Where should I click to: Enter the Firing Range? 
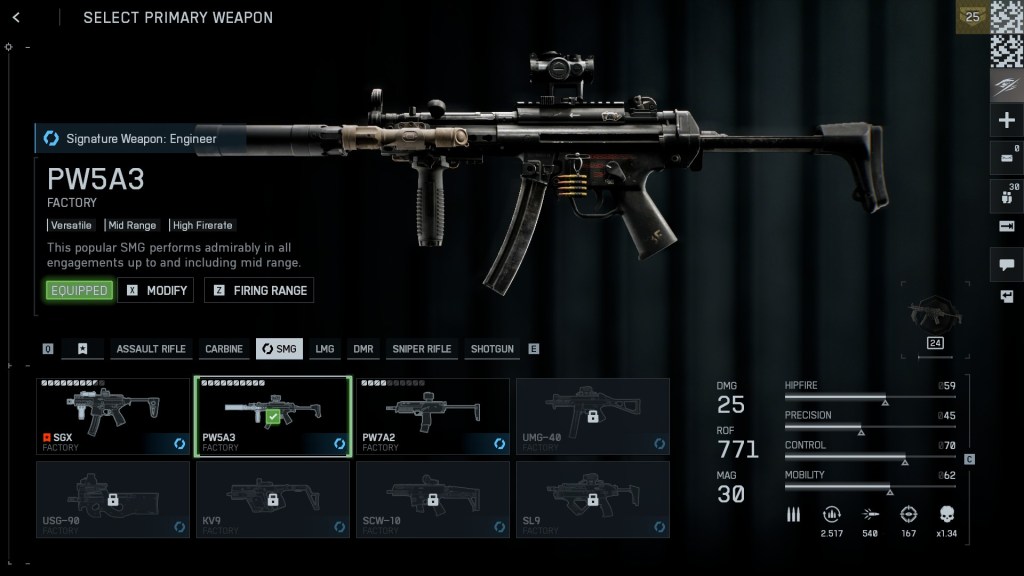(x=259, y=290)
